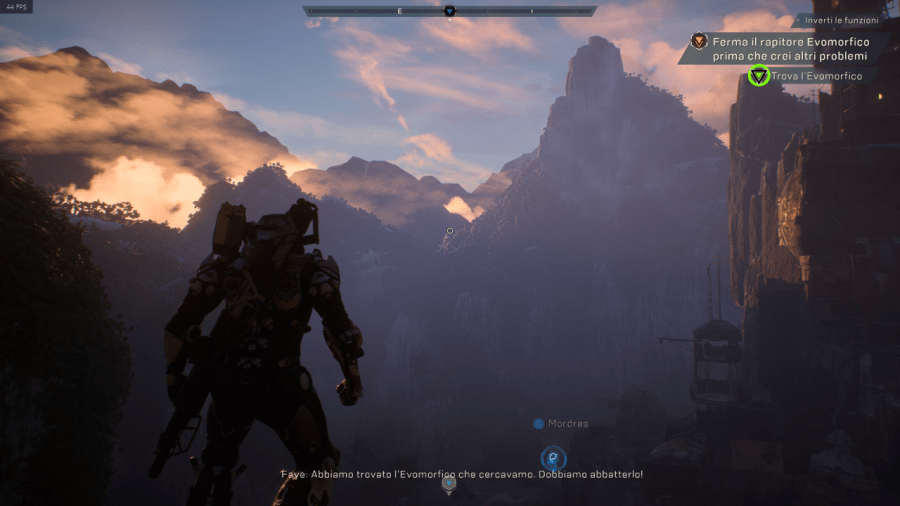Select the circular blue waypoint marker below Mordres
The image size is (900, 506).
553,458
